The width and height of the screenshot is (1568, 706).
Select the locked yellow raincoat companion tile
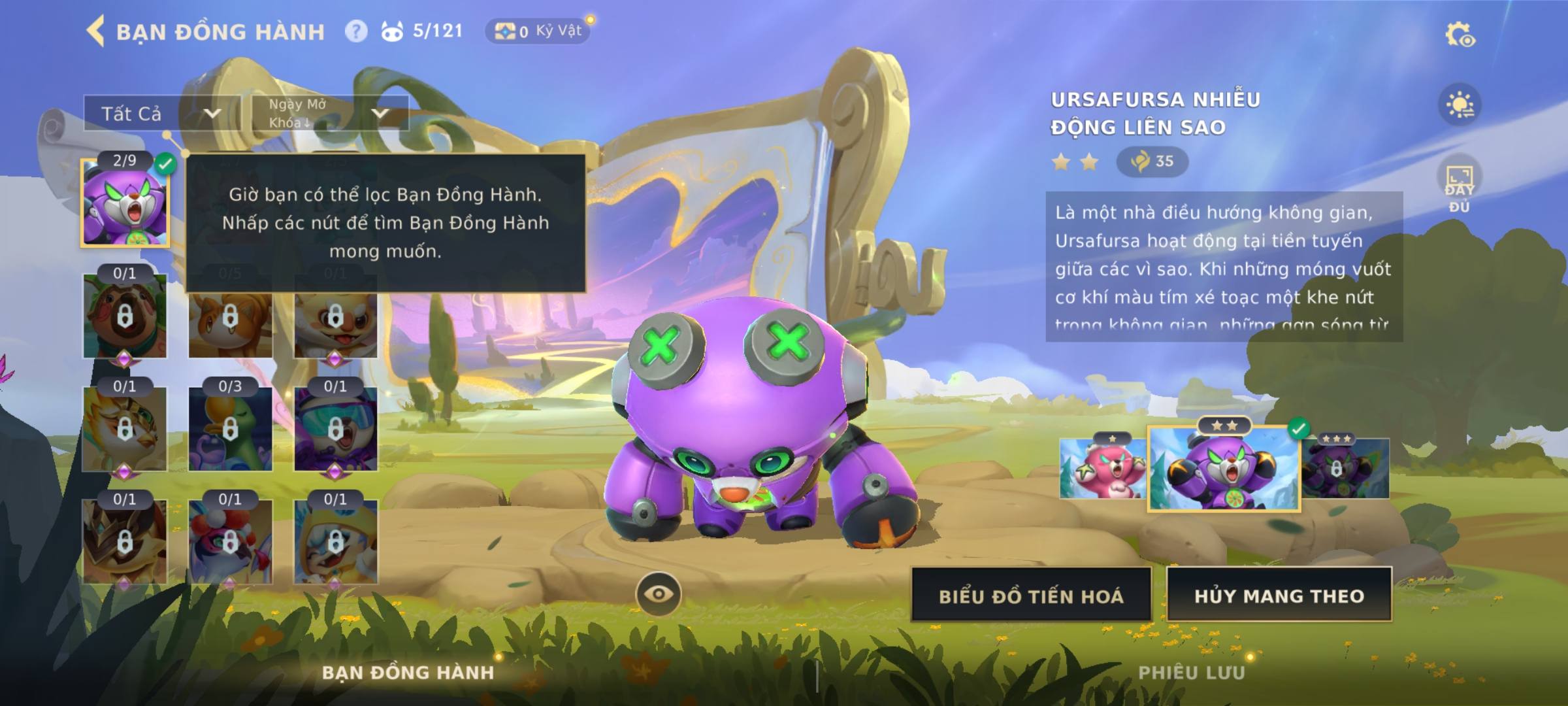tap(335, 541)
